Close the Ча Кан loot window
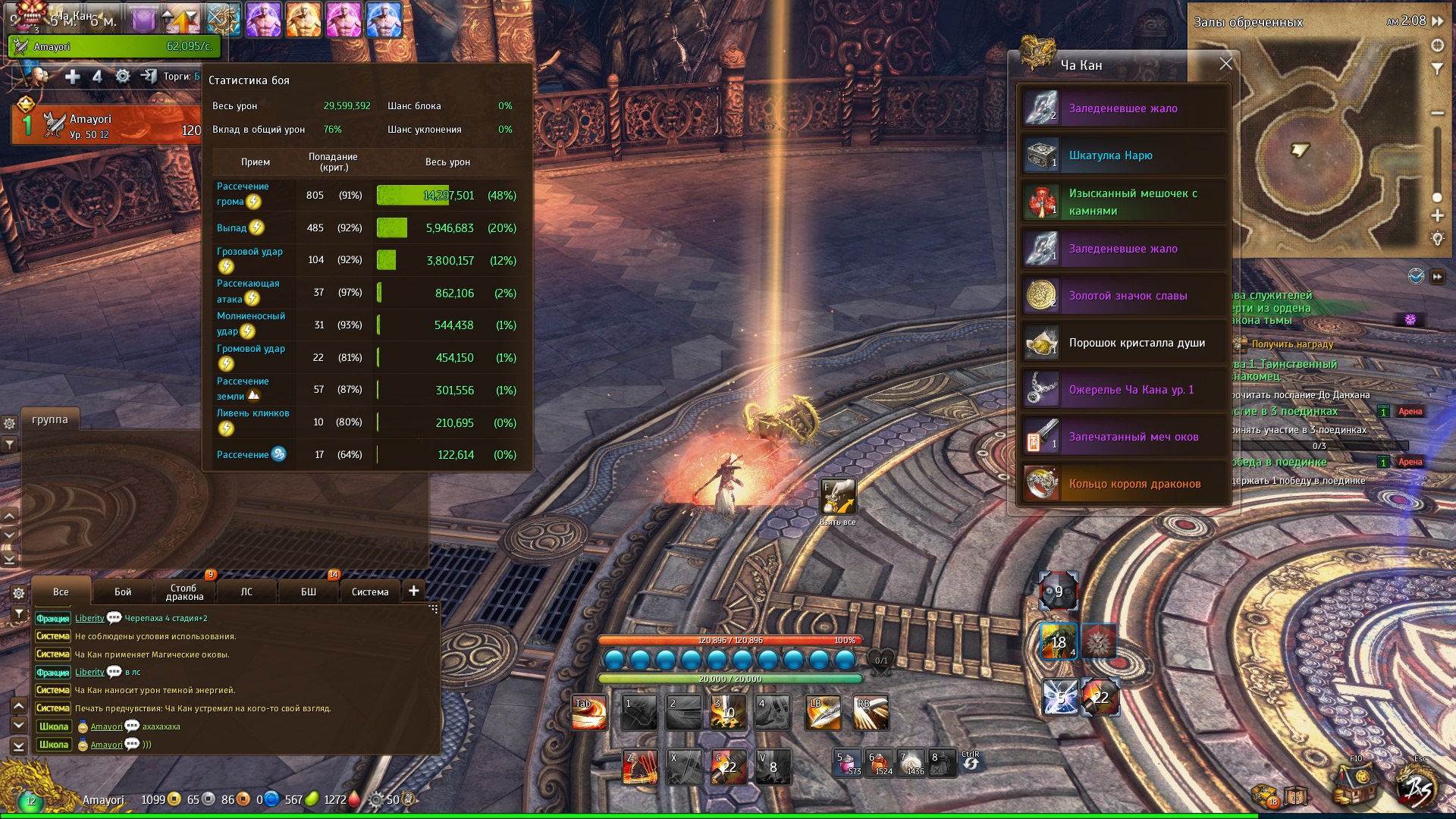 pyautogui.click(x=1225, y=64)
